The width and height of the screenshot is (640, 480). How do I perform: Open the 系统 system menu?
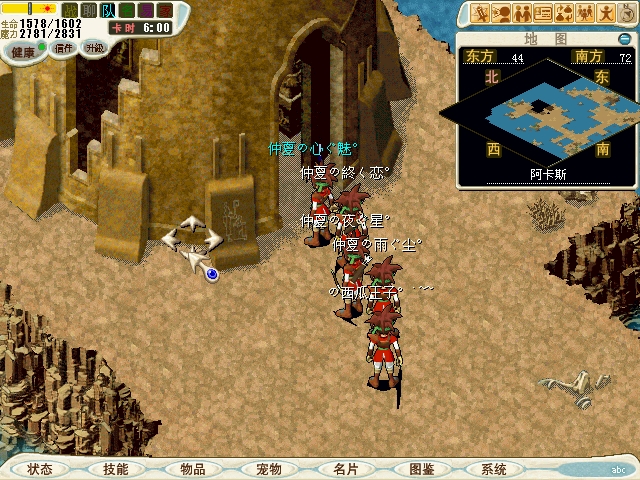494,469
